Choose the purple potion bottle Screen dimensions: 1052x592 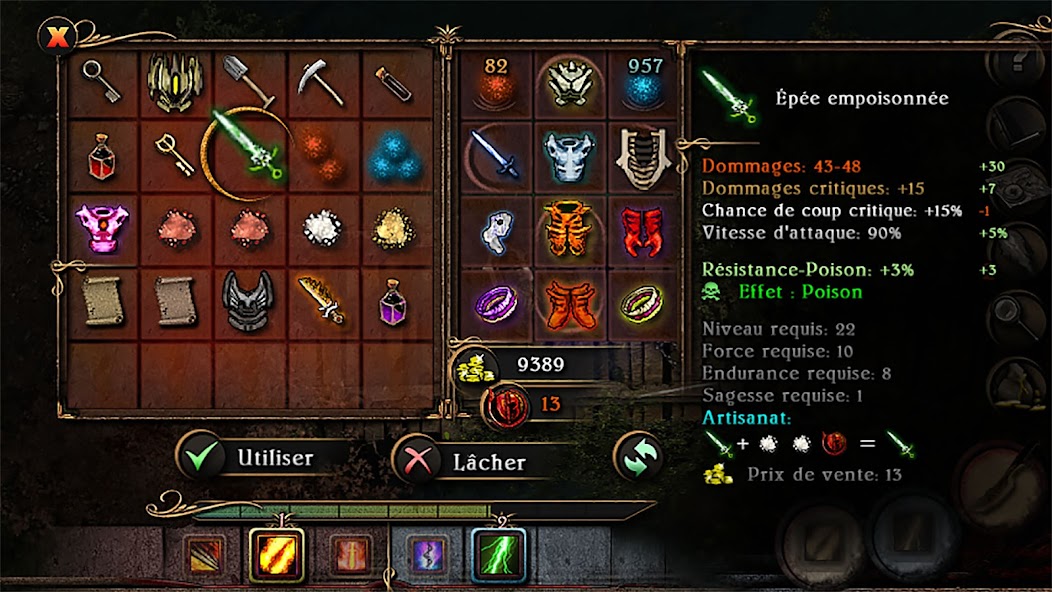coord(393,299)
